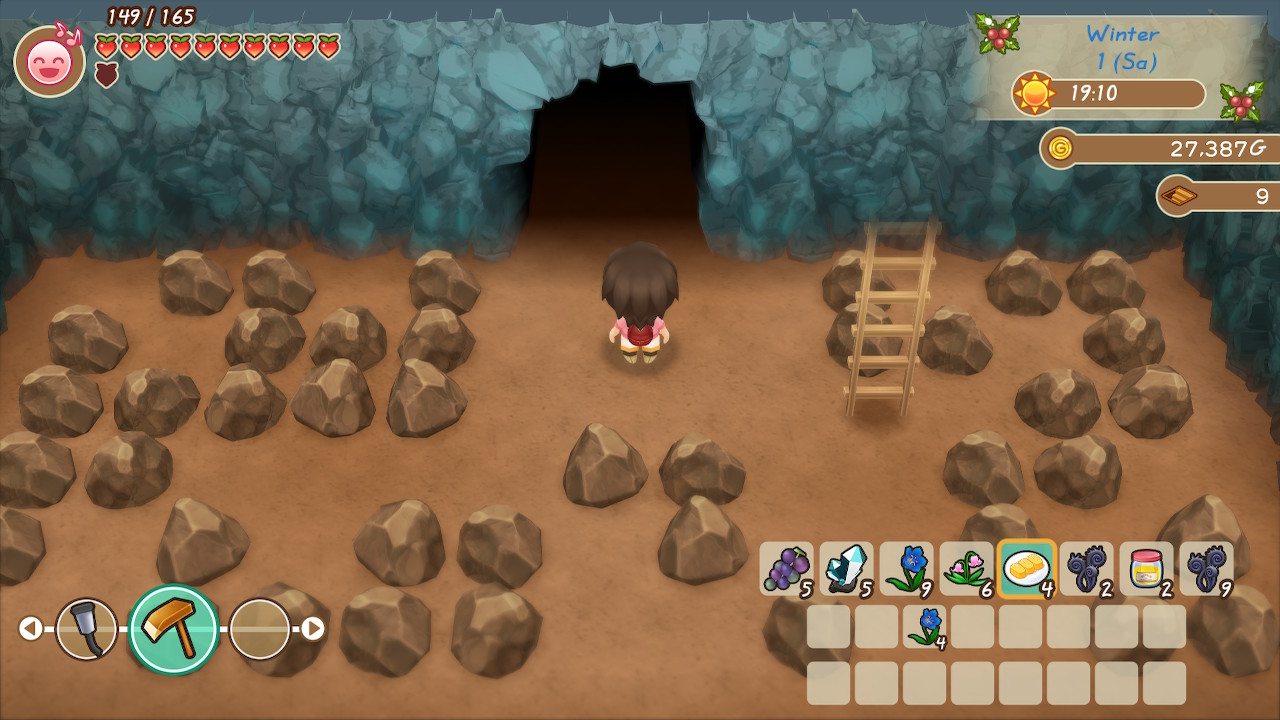The image size is (1280, 720).
Task: Select the purple grapes inventory slot
Action: click(786, 569)
